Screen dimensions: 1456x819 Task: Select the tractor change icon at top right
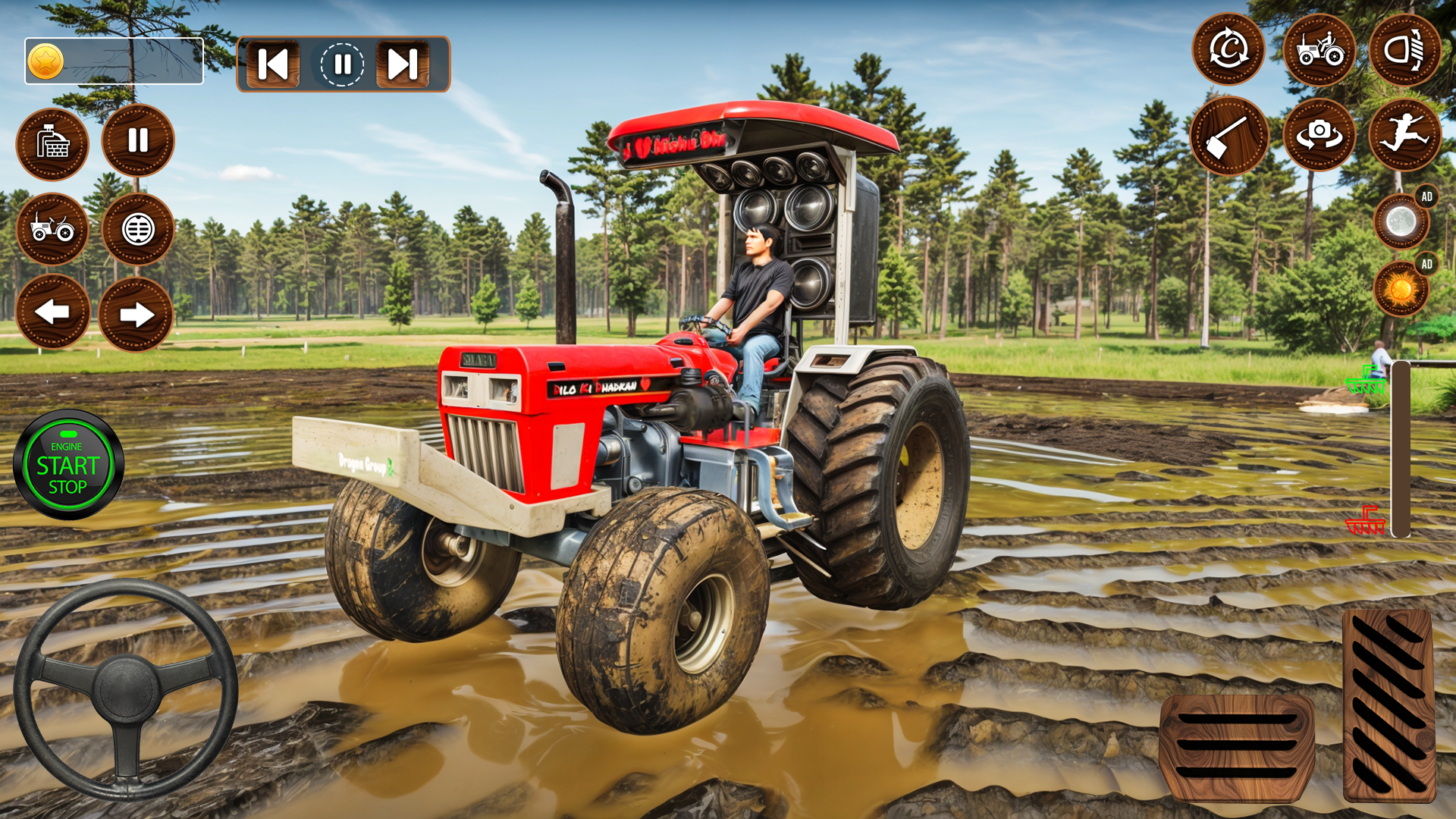pos(1321,50)
